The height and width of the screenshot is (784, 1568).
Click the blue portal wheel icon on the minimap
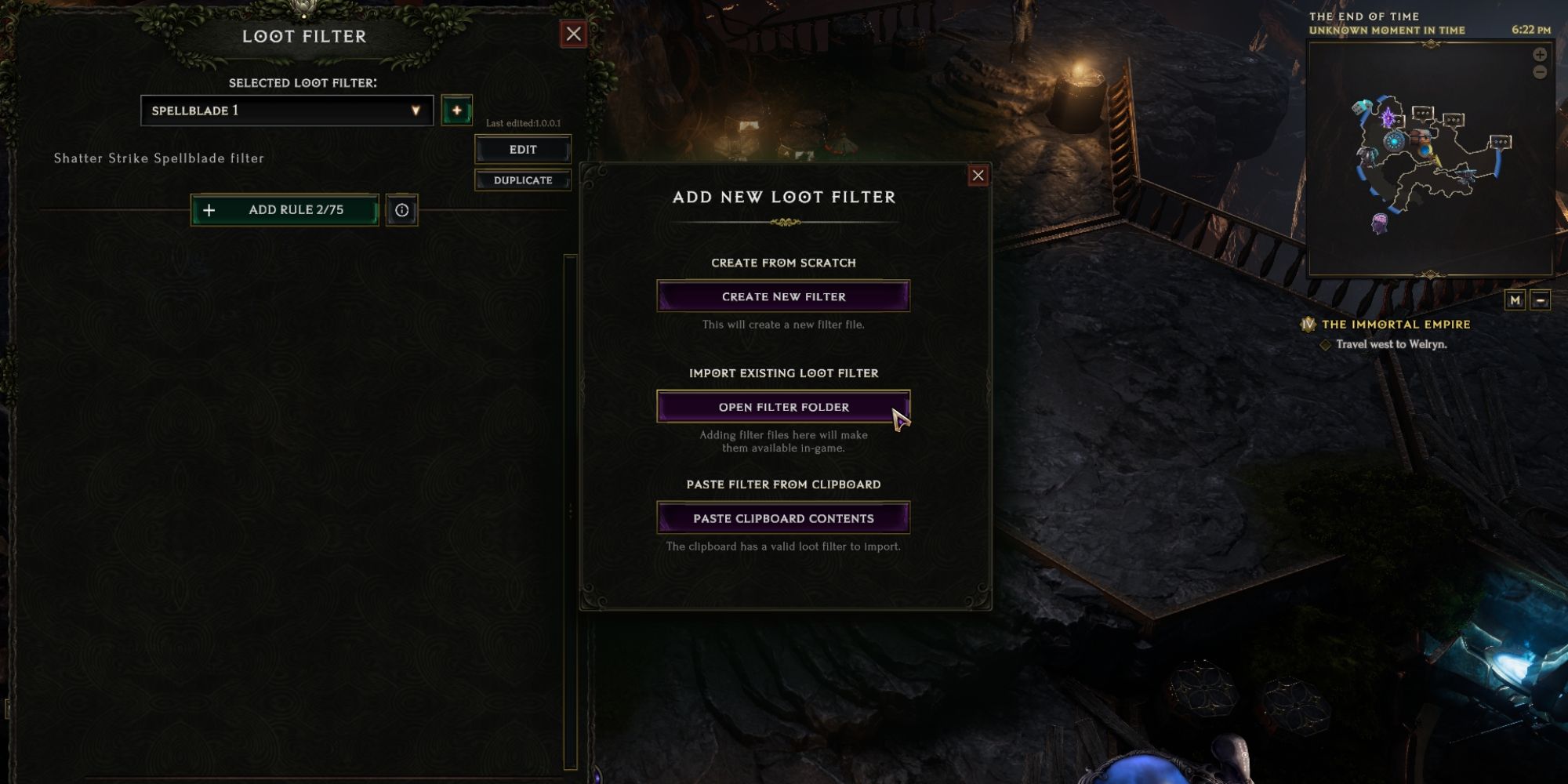pos(1395,141)
